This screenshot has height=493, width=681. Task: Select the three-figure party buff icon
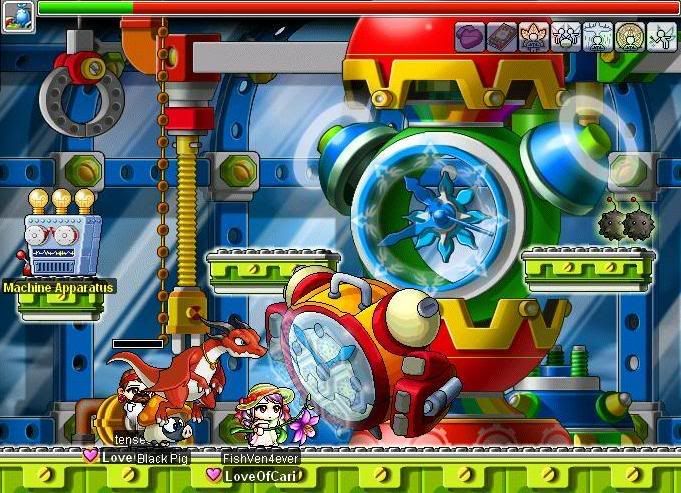tap(566, 37)
